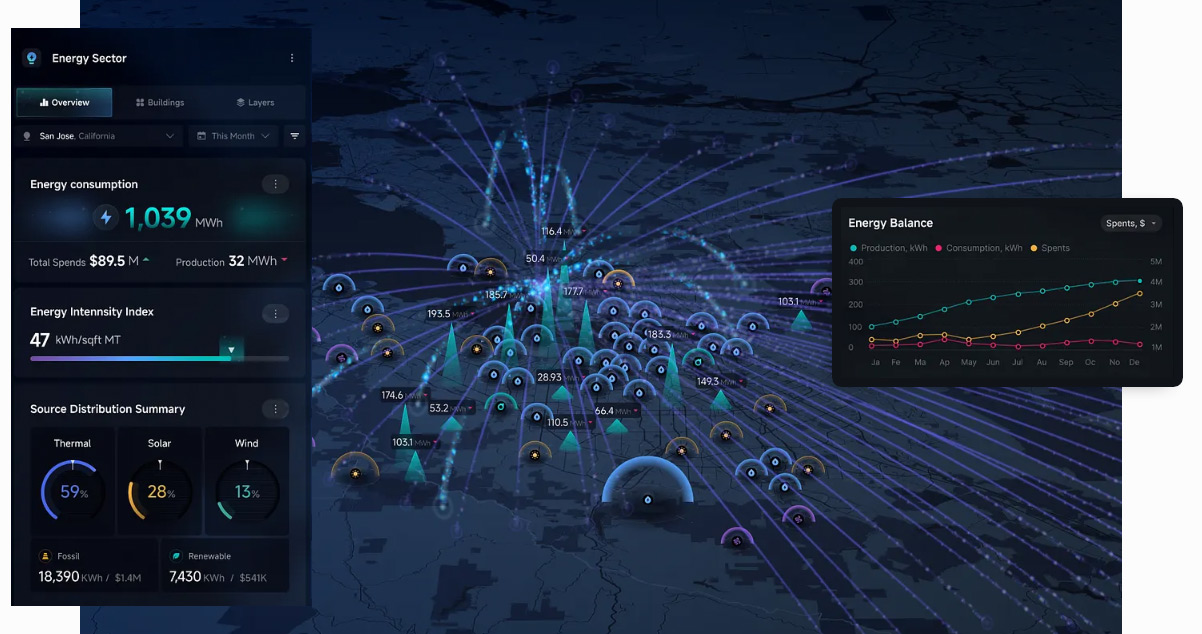Viewport: 1202px width, 634px height.
Task: Switch to the Layers tab
Action: point(255,102)
